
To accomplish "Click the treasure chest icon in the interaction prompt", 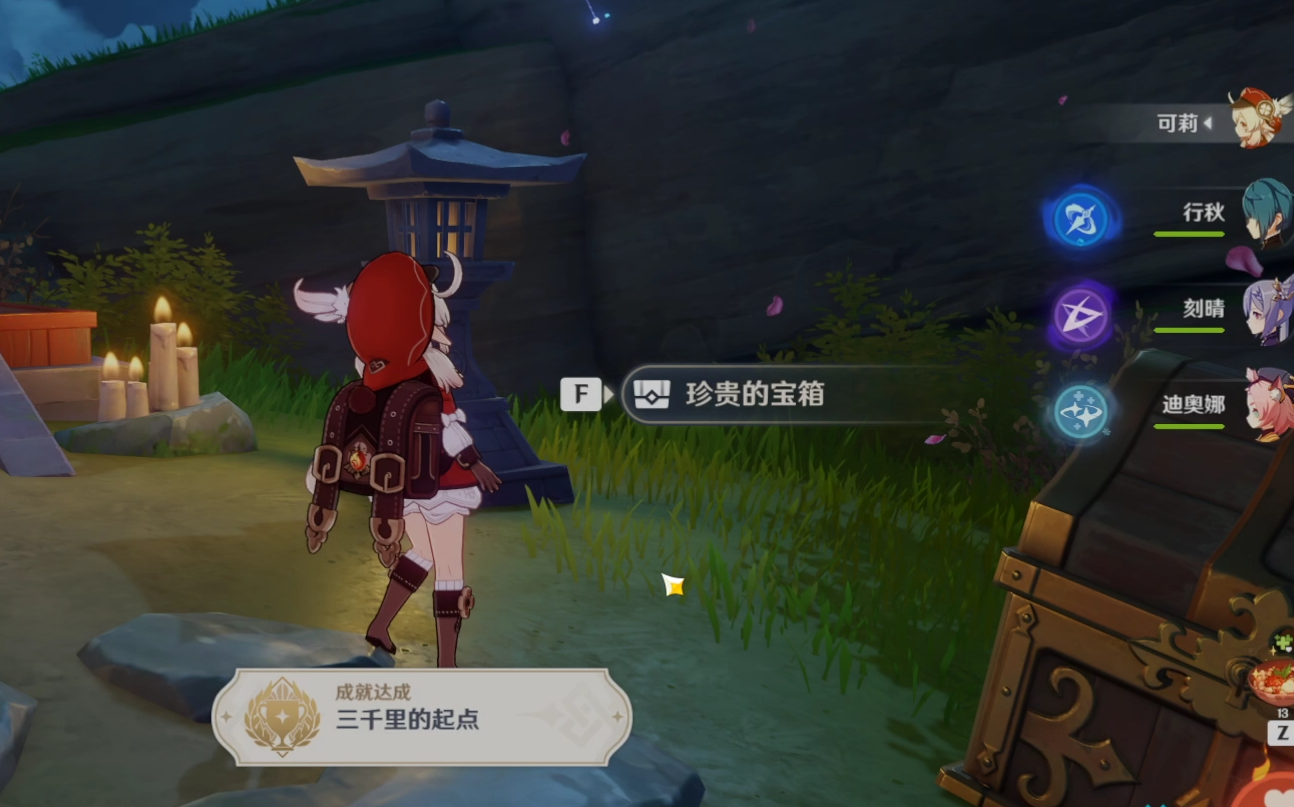I will [x=651, y=394].
